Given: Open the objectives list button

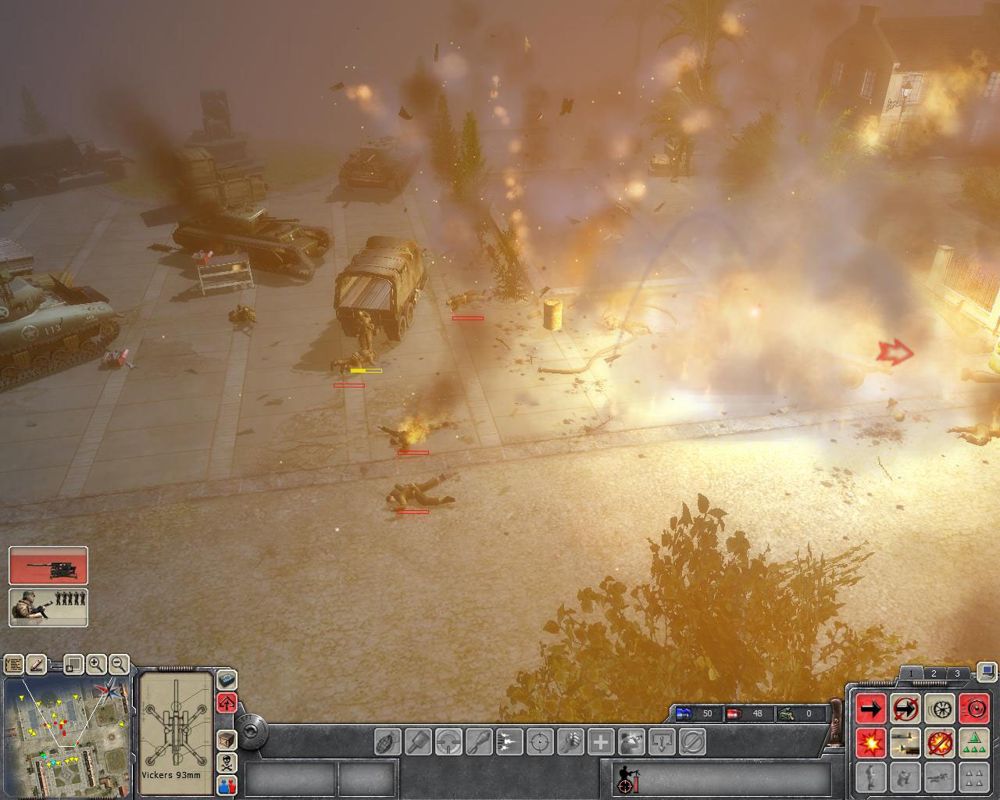Looking at the screenshot, I should [14, 663].
